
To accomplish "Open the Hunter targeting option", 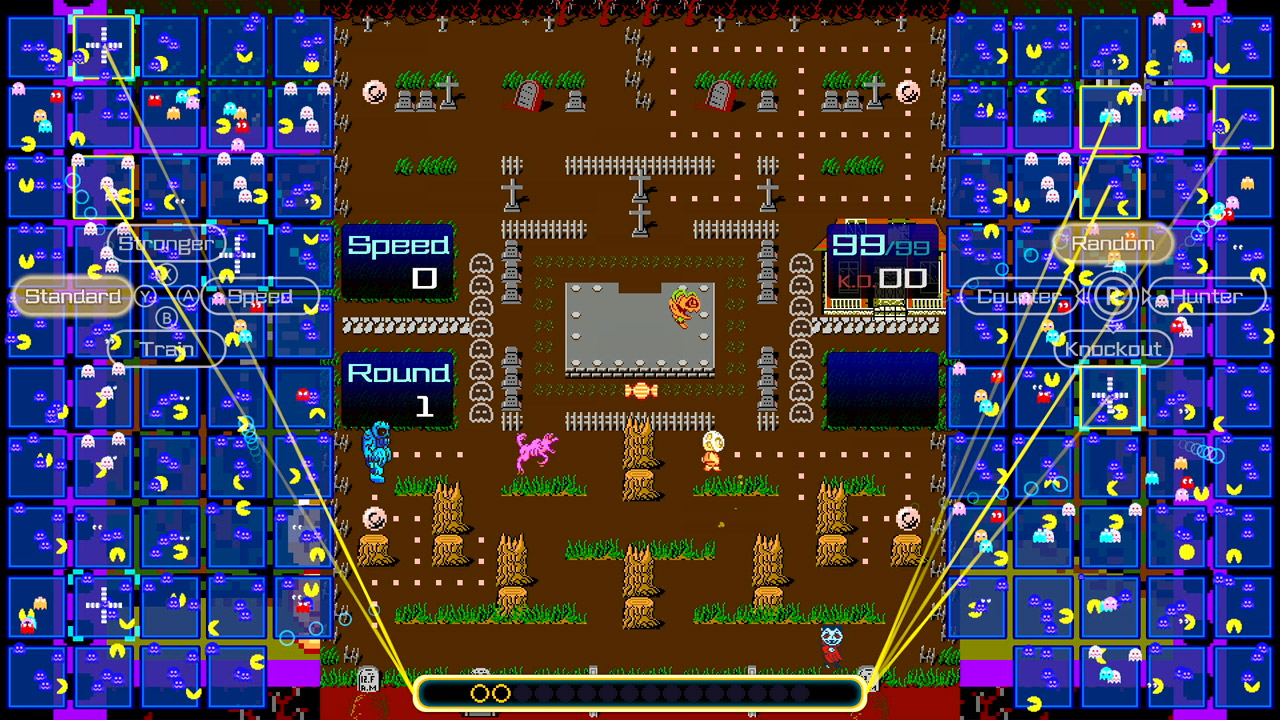I will click(x=1208, y=296).
